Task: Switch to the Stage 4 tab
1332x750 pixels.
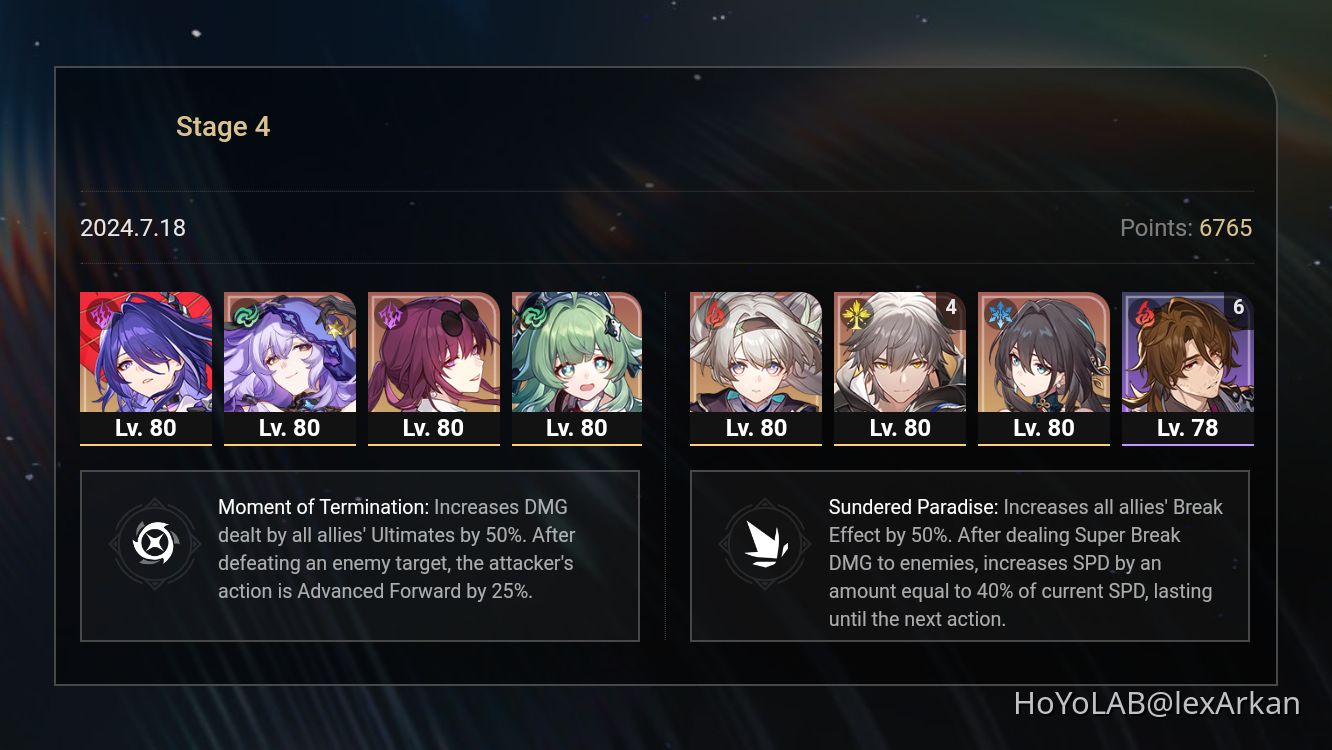Action: [x=223, y=126]
